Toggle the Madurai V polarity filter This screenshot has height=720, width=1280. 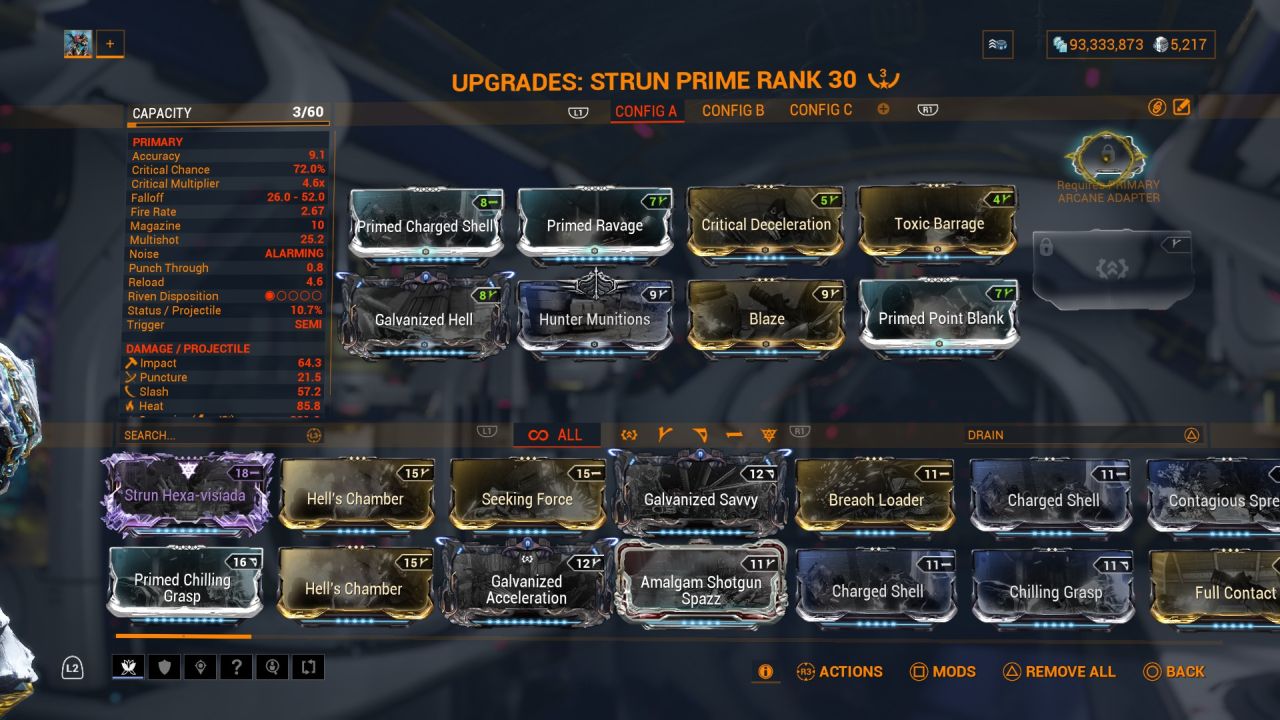click(663, 434)
